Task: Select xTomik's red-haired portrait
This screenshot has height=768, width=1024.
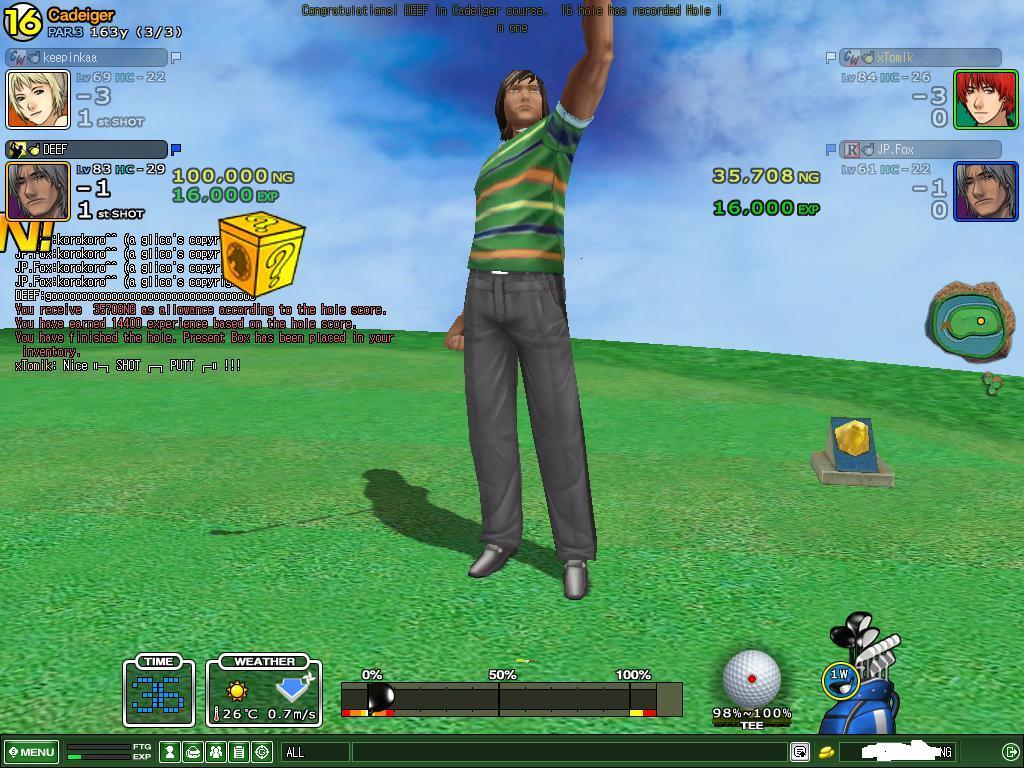Action: click(x=985, y=100)
